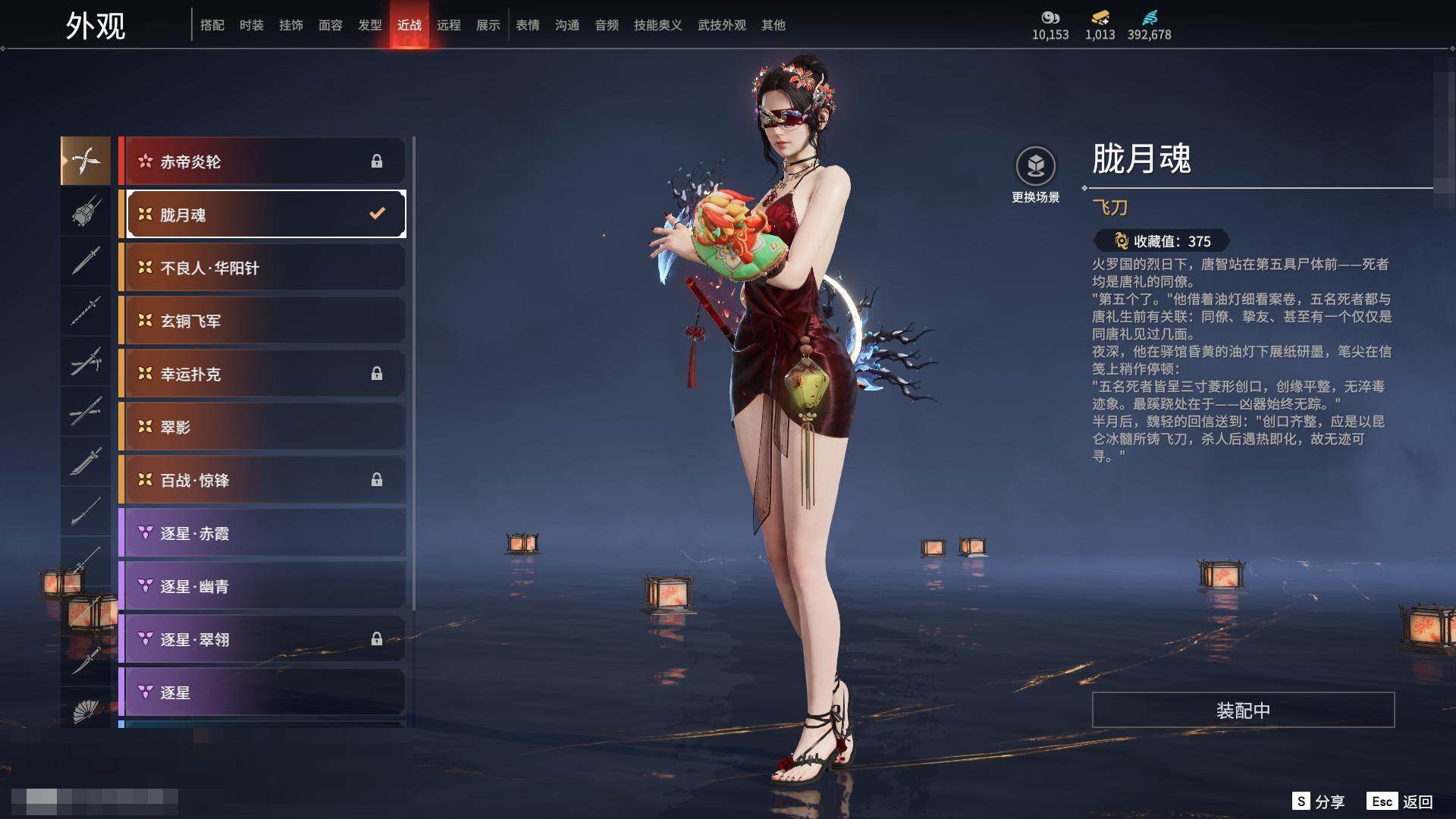The image size is (1456, 819).
Task: Select the 逐星·赤霞 skin
Action: tap(262, 533)
